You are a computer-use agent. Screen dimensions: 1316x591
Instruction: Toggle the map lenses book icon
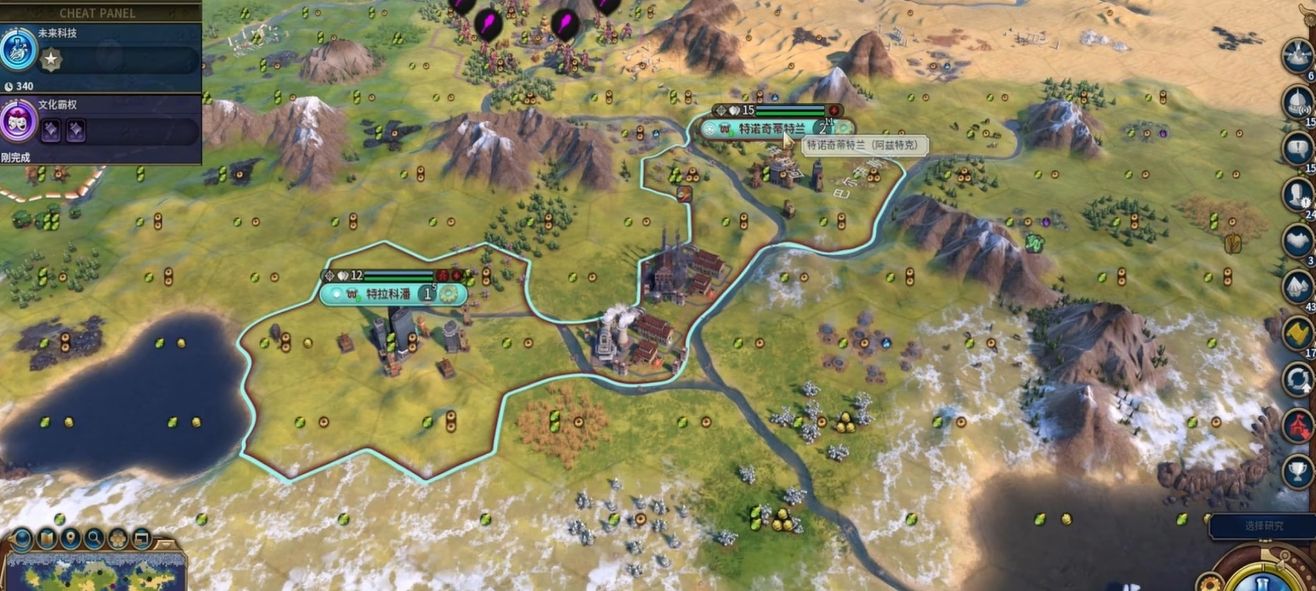[46, 539]
